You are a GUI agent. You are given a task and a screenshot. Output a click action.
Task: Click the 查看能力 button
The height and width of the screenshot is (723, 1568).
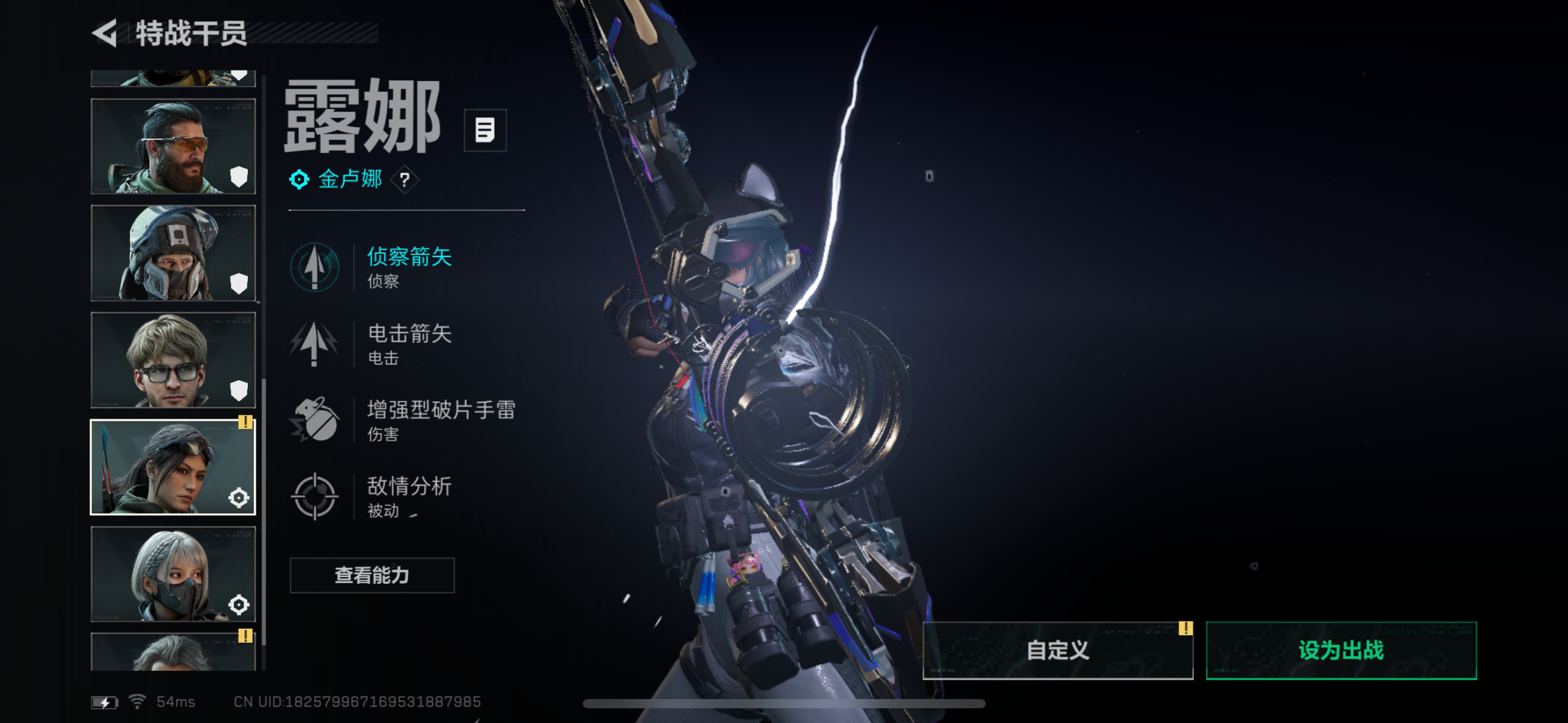(x=372, y=575)
